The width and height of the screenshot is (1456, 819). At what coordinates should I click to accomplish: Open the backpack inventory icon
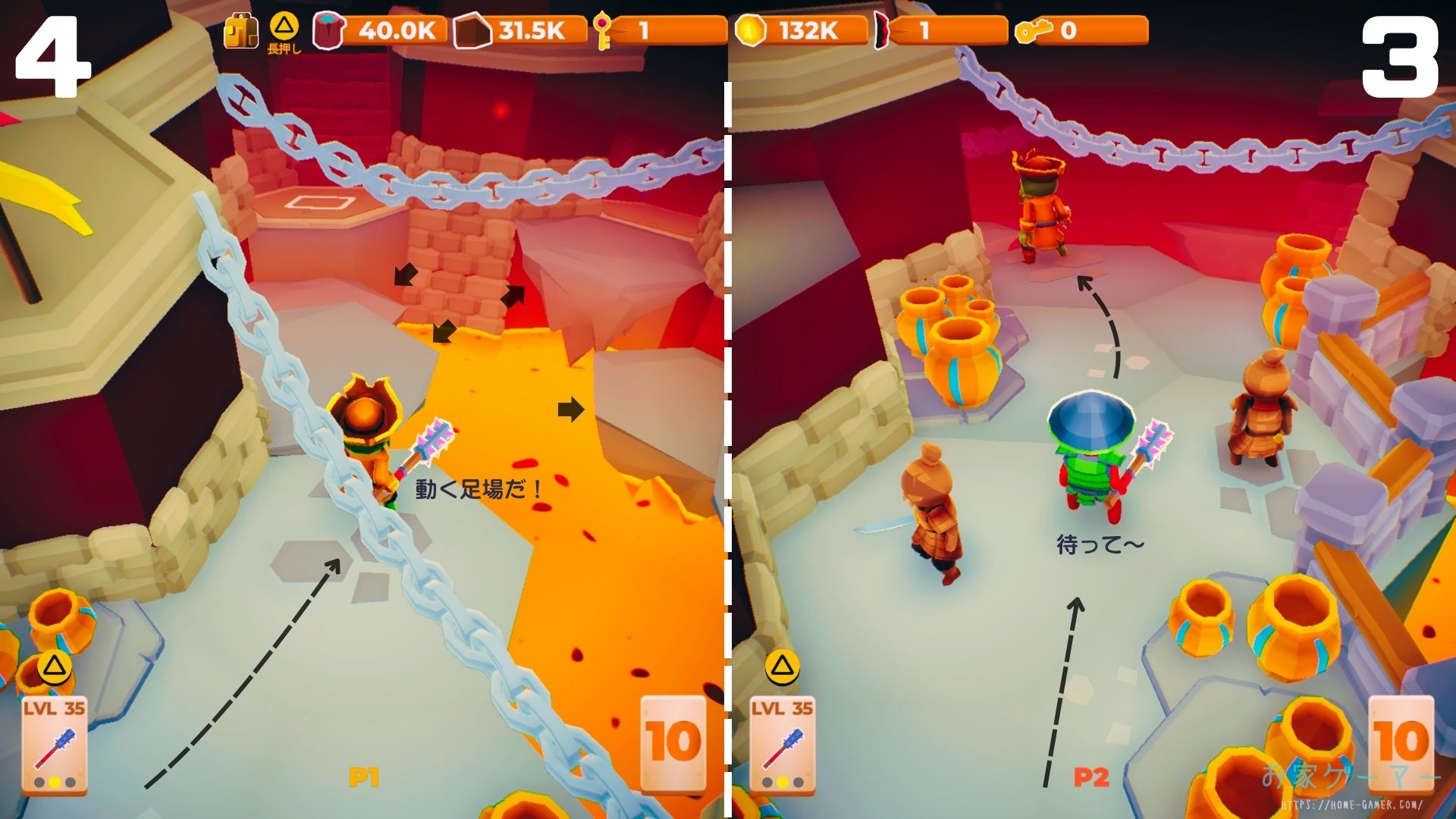coord(241,32)
